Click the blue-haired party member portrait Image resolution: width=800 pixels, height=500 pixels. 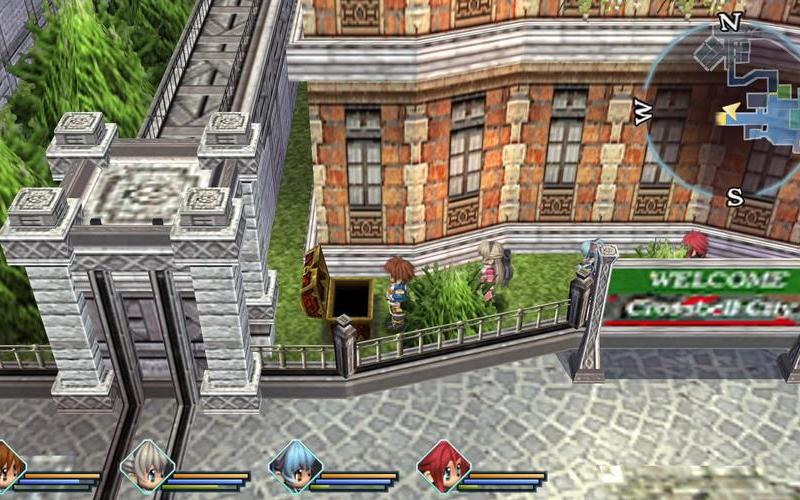click(x=295, y=467)
